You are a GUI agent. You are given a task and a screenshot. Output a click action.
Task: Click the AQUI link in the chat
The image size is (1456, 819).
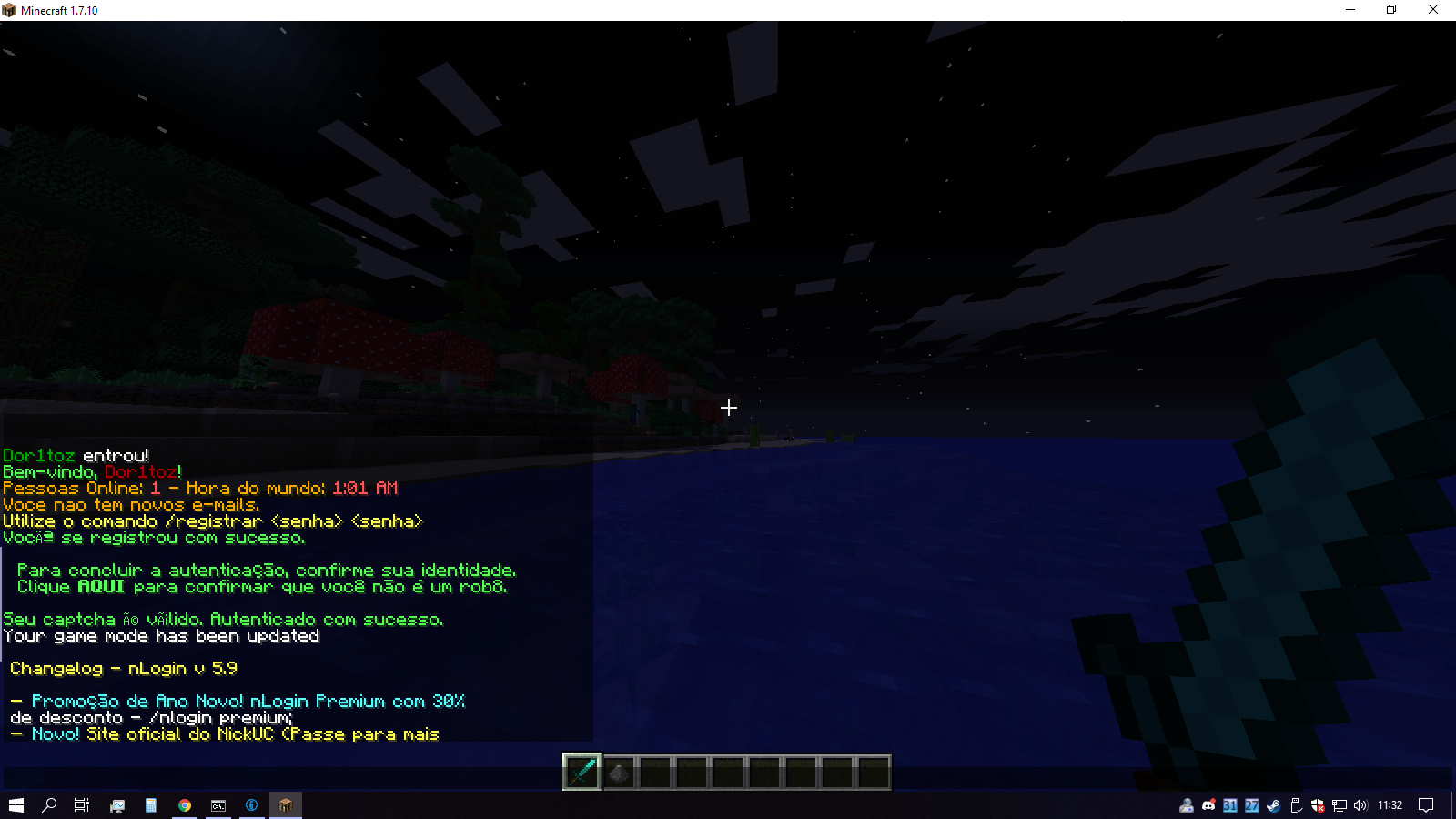coord(101,587)
